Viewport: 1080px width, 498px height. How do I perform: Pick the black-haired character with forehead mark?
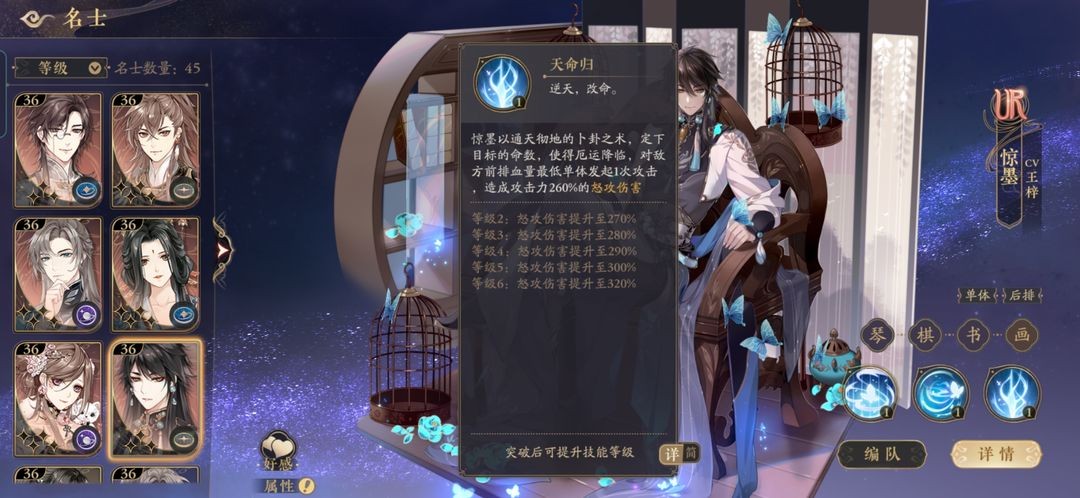155,273
